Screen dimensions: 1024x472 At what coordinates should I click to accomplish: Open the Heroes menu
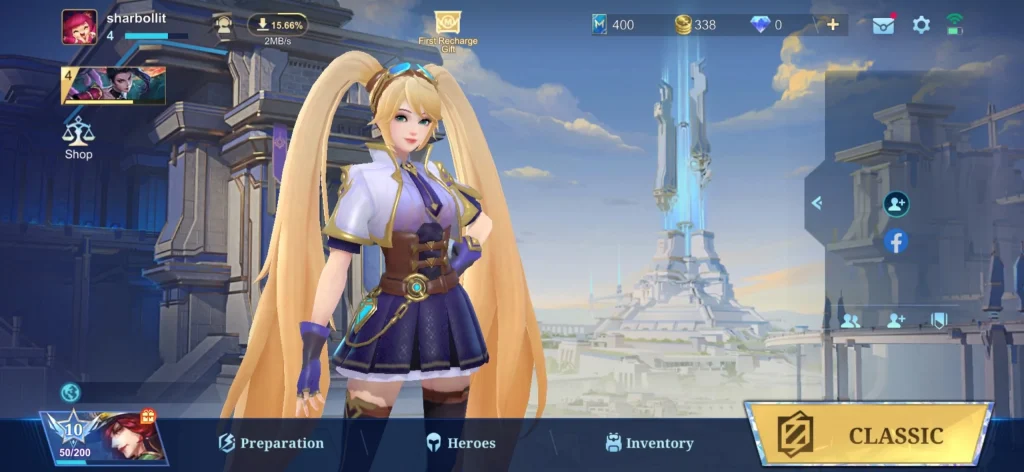[x=460, y=442]
